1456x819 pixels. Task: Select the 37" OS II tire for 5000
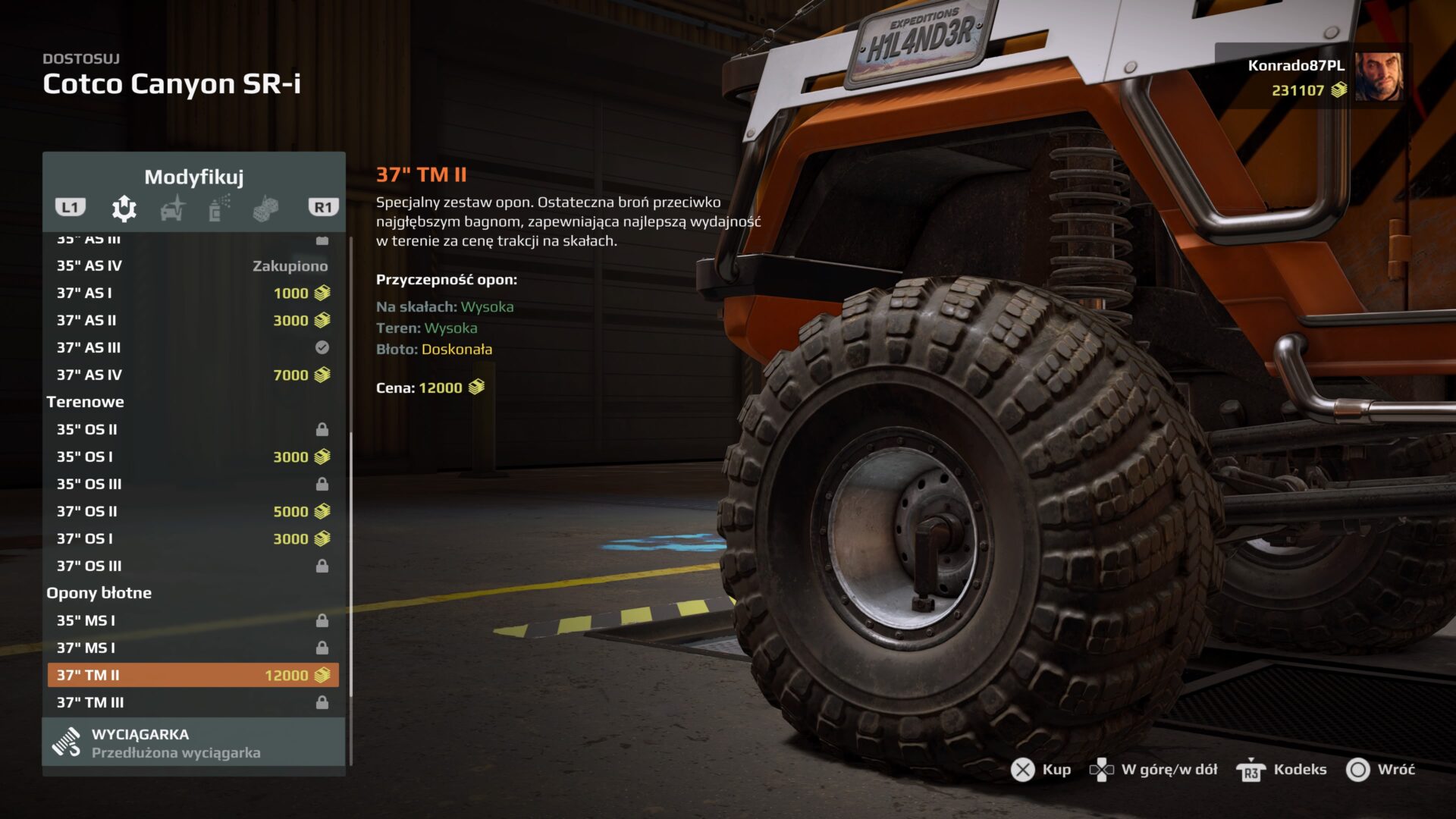pos(193,511)
